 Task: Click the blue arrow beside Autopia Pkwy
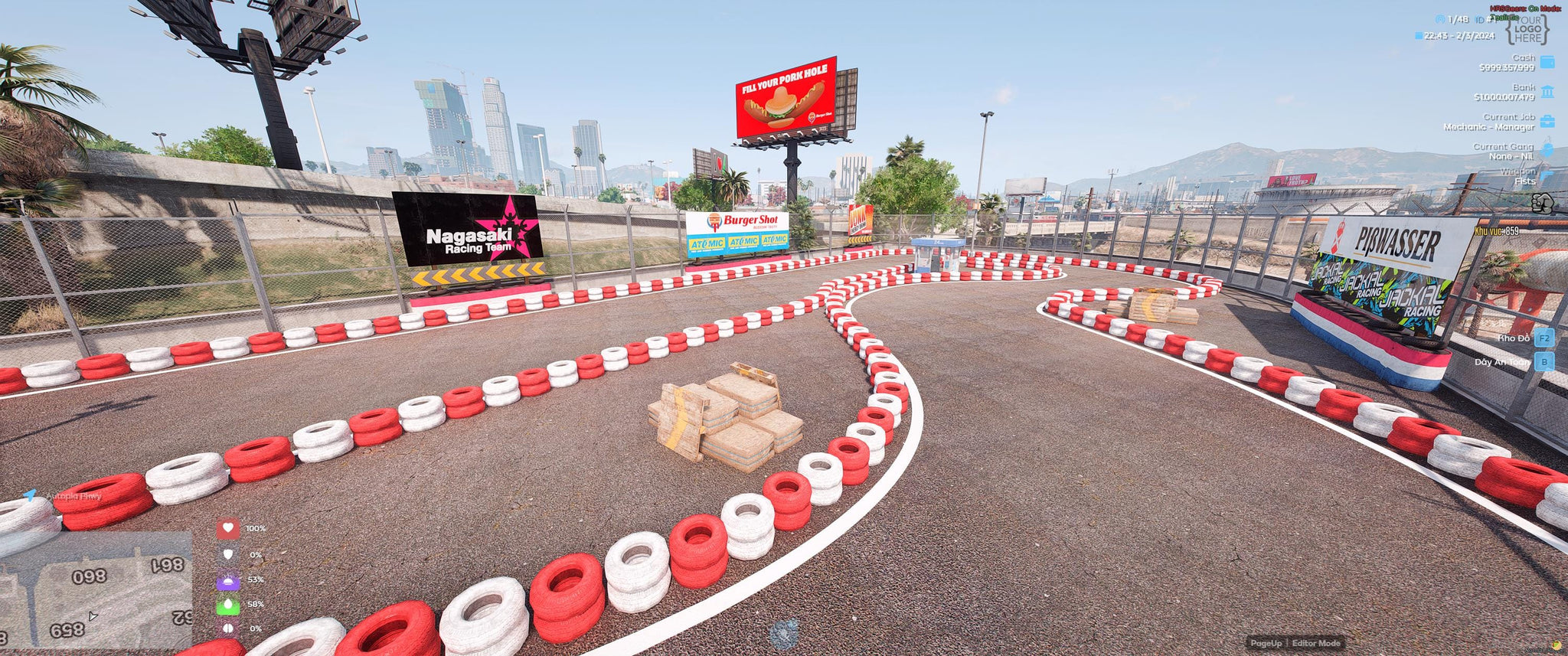(30, 496)
